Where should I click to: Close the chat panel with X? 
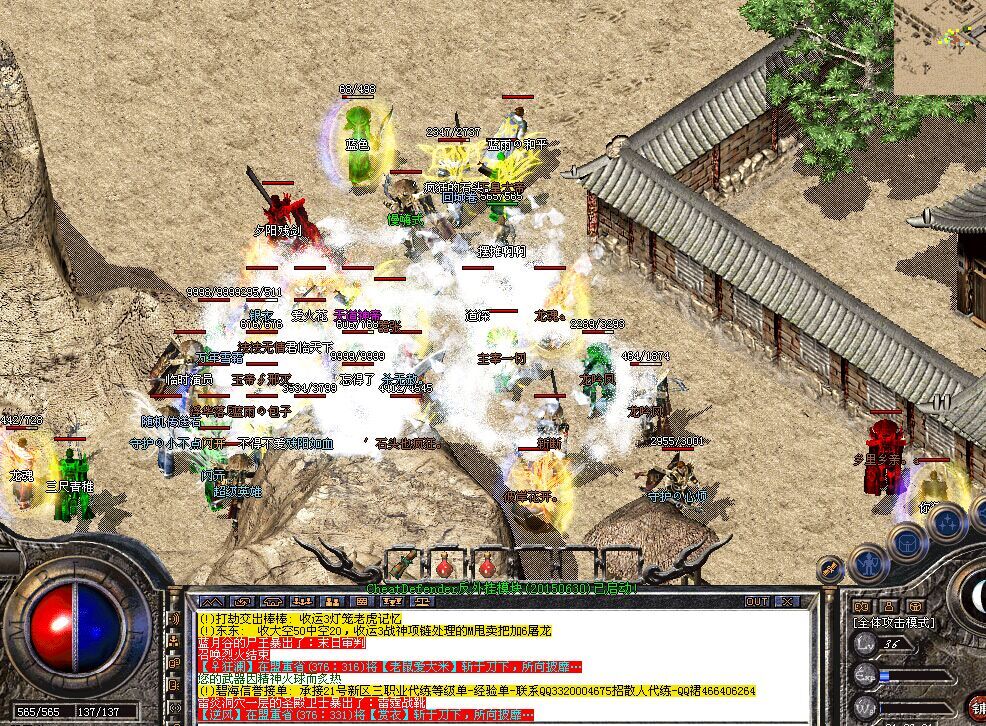click(x=786, y=601)
